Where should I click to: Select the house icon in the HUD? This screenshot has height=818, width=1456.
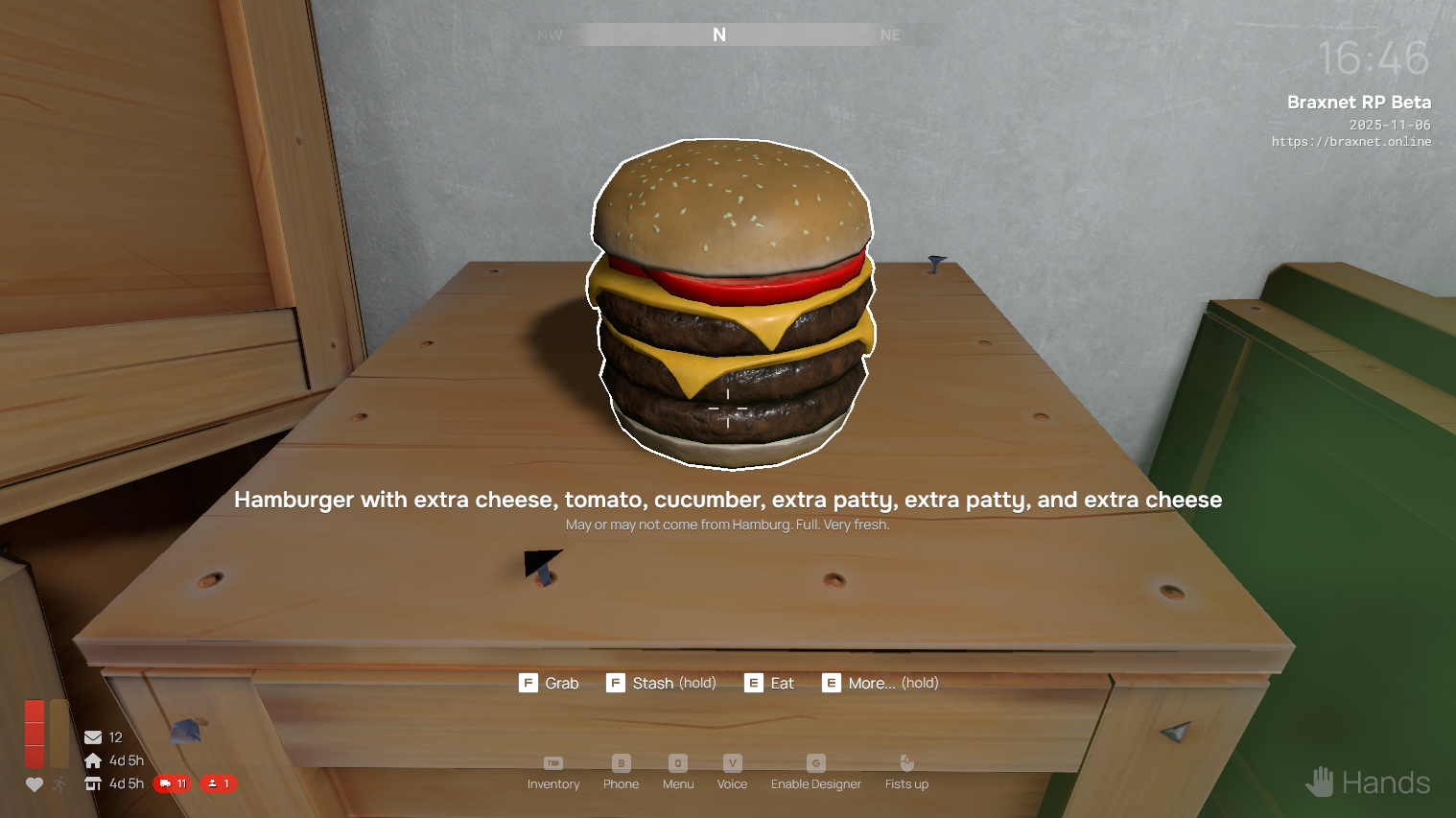click(x=93, y=760)
